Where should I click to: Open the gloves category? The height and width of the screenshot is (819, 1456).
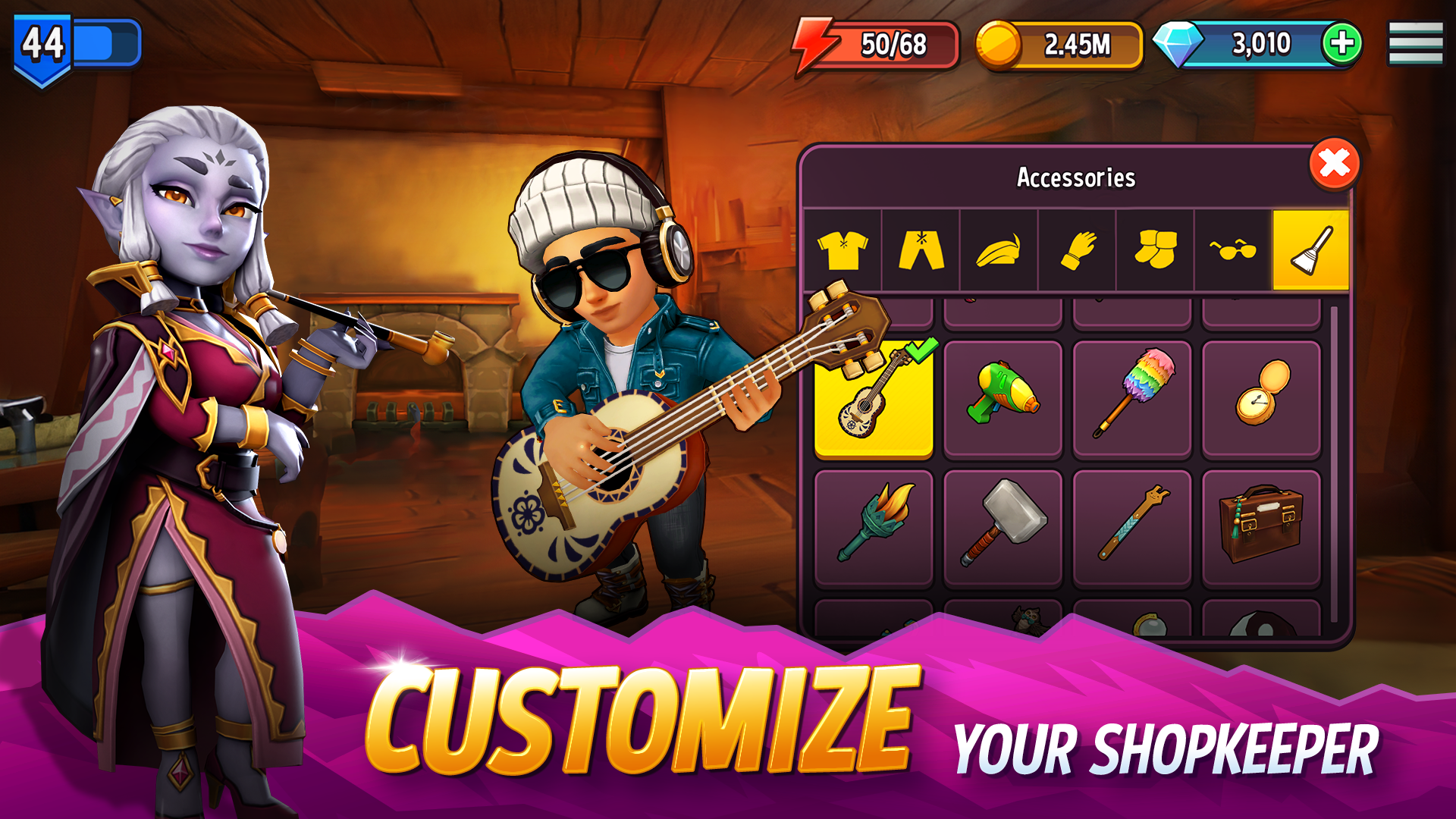[x=1079, y=250]
